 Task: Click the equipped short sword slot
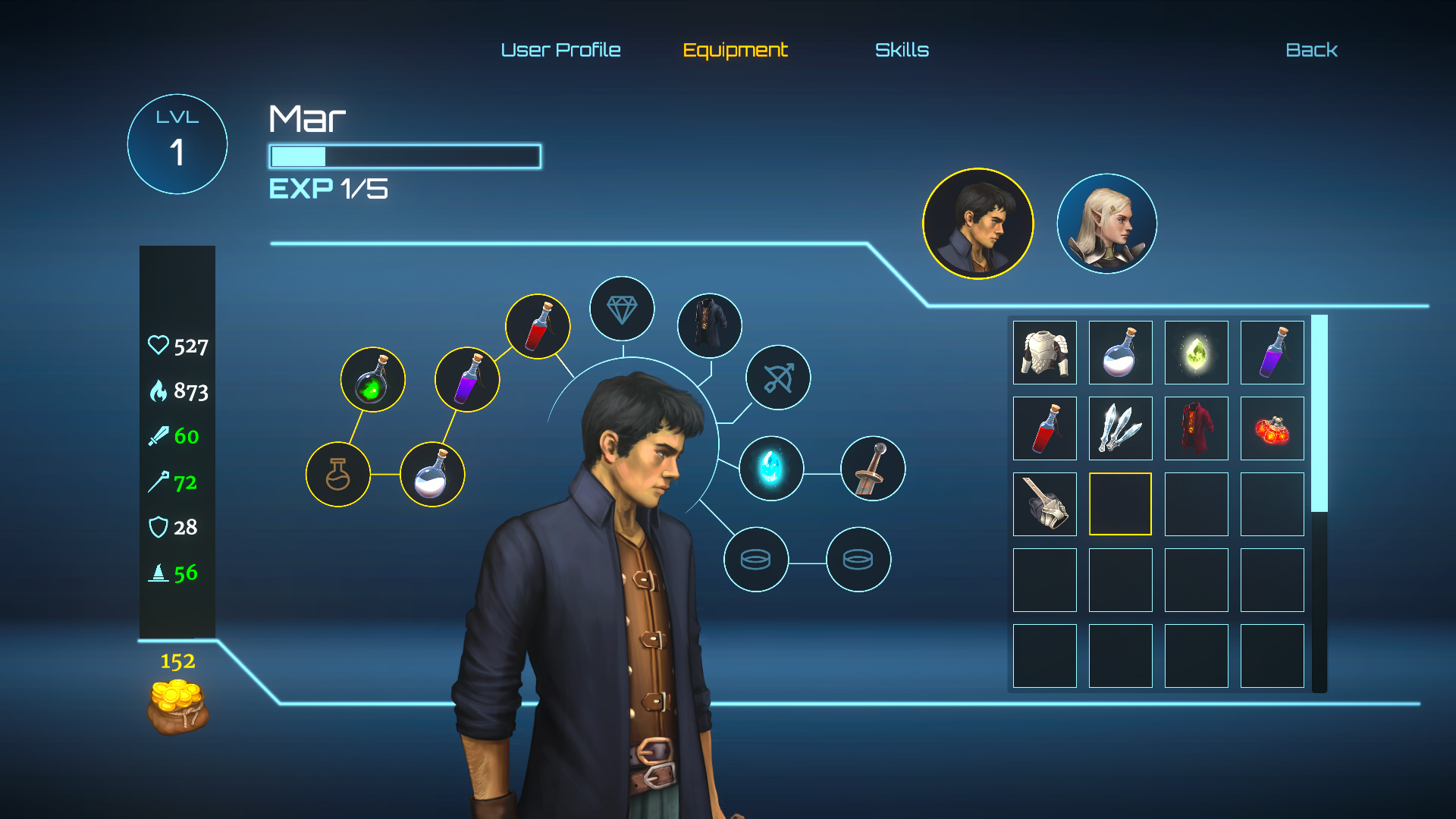click(x=873, y=468)
